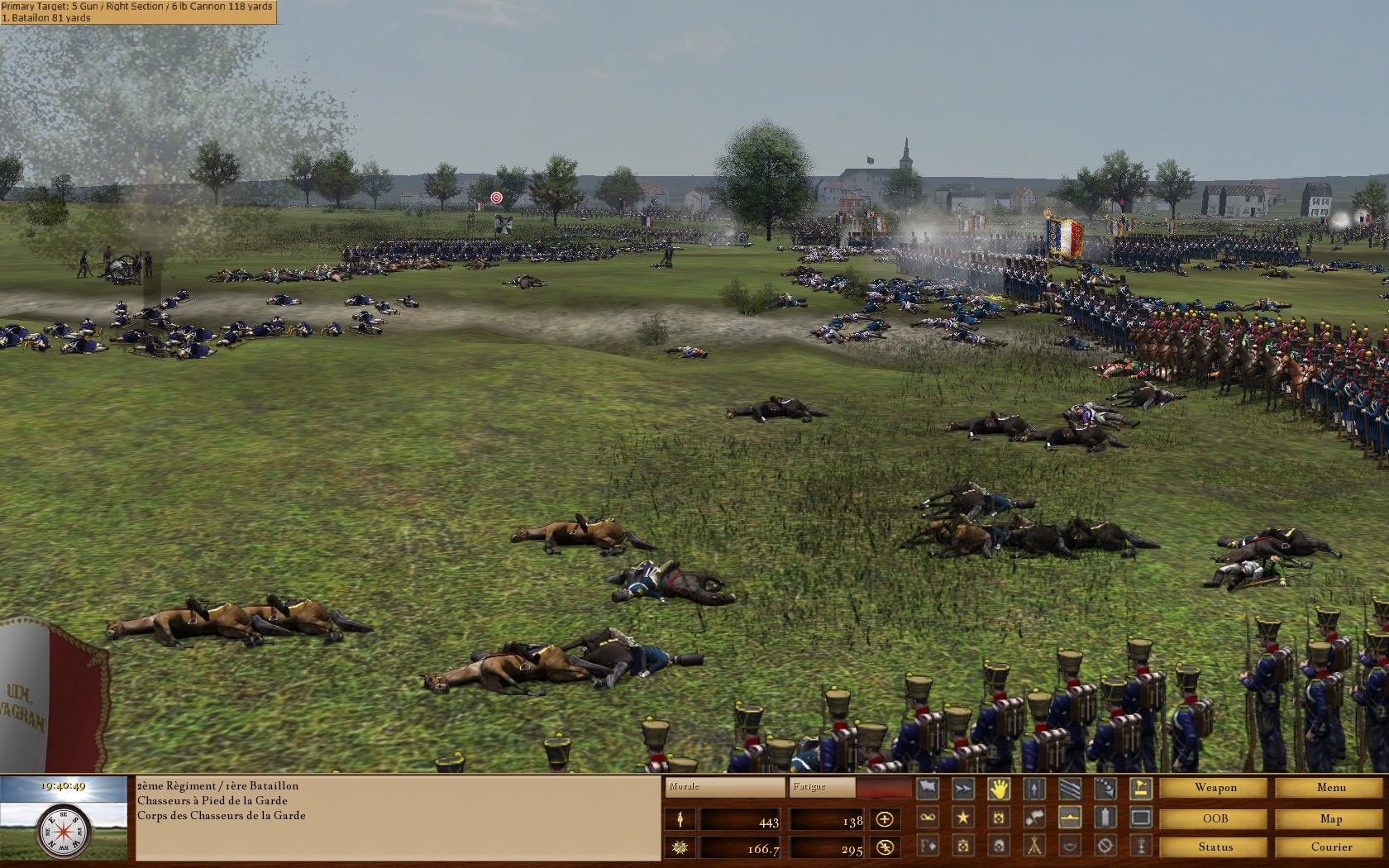Open the Map screen
The height and width of the screenshot is (868, 1389).
[x=1330, y=818]
